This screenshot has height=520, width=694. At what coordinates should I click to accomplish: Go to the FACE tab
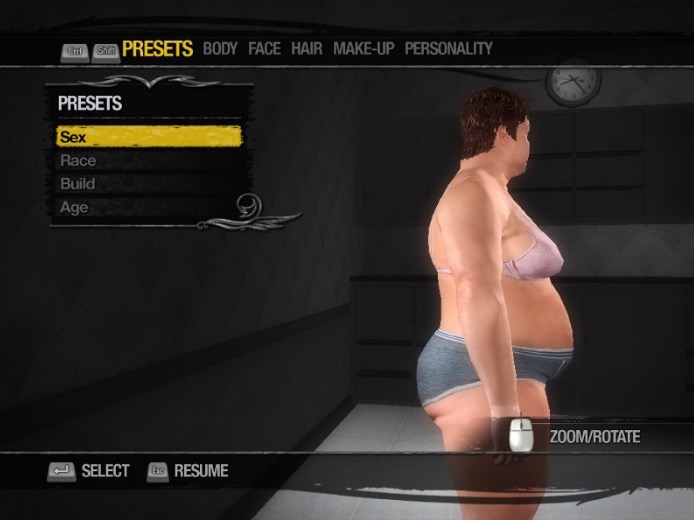264,48
